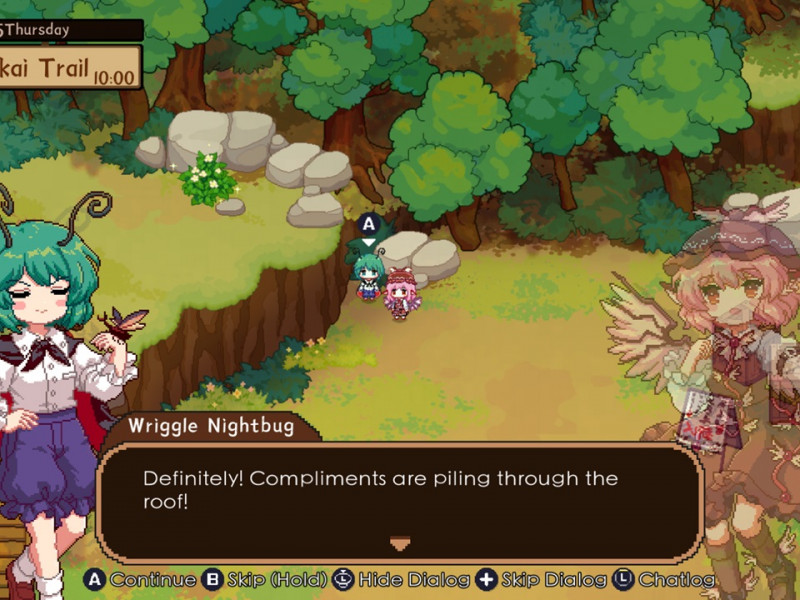800x600 pixels.
Task: Click Wriggle Nightbug's dialogue text box
Action: [400, 497]
